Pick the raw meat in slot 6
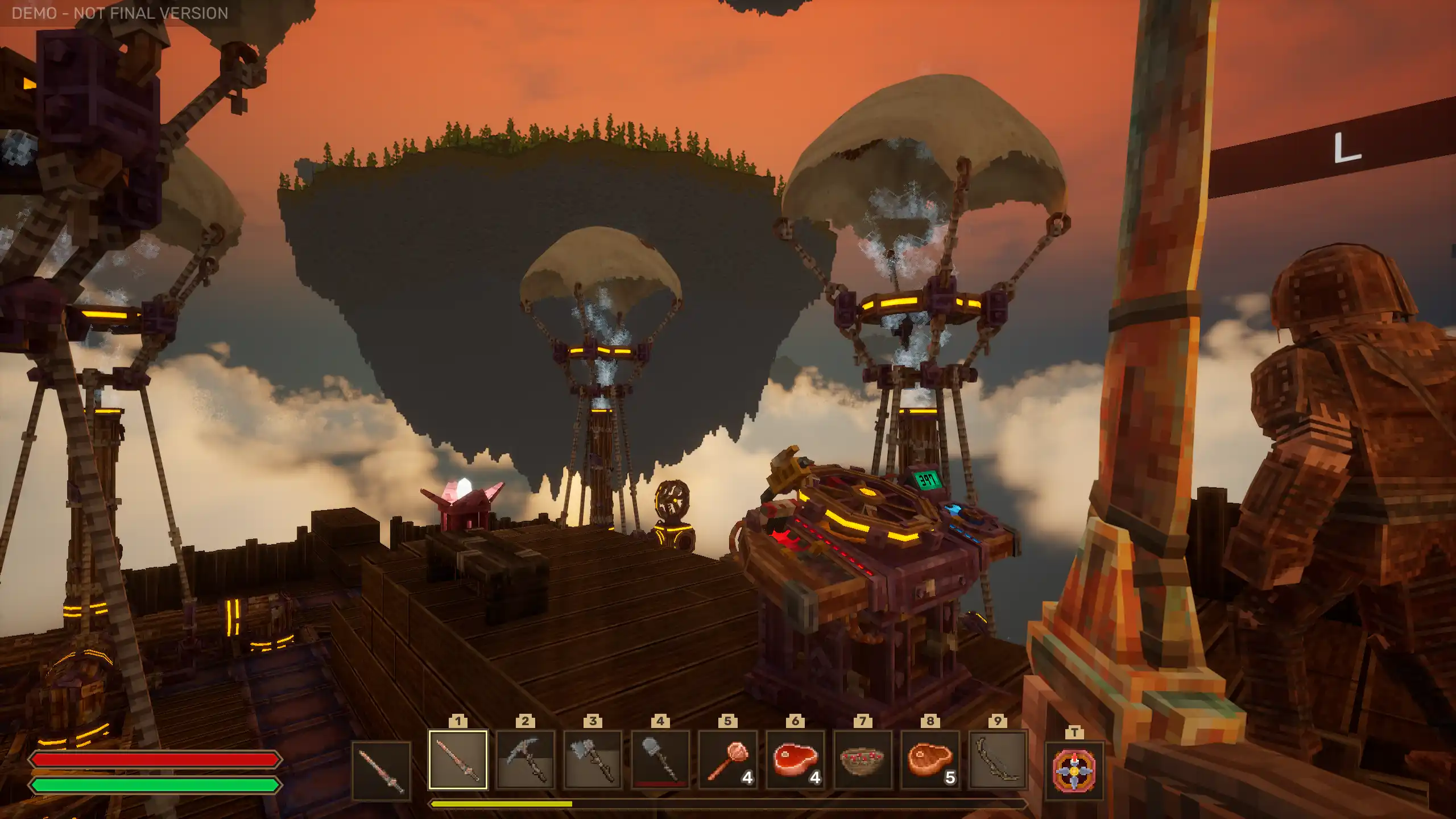1456x819 pixels. pyautogui.click(x=795, y=760)
